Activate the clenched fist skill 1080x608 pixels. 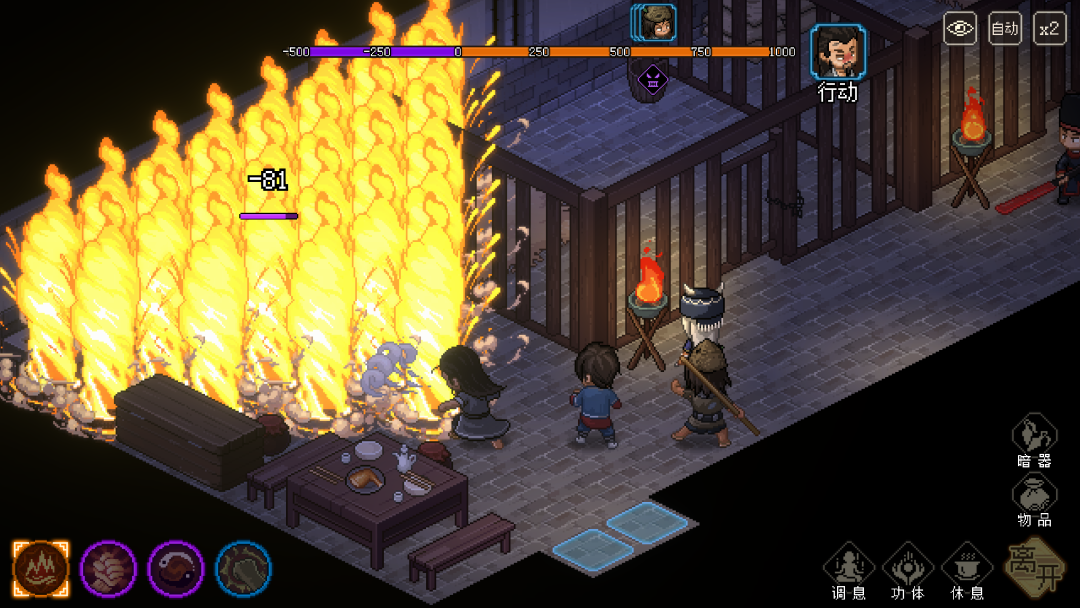point(108,568)
